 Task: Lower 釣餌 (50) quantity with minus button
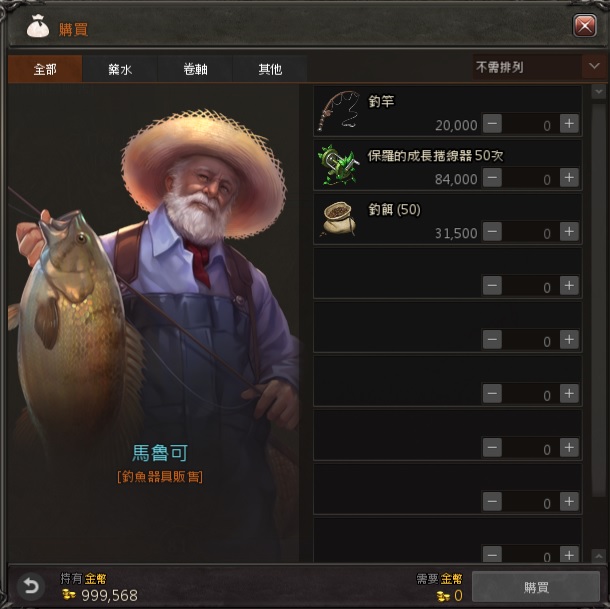click(x=492, y=232)
